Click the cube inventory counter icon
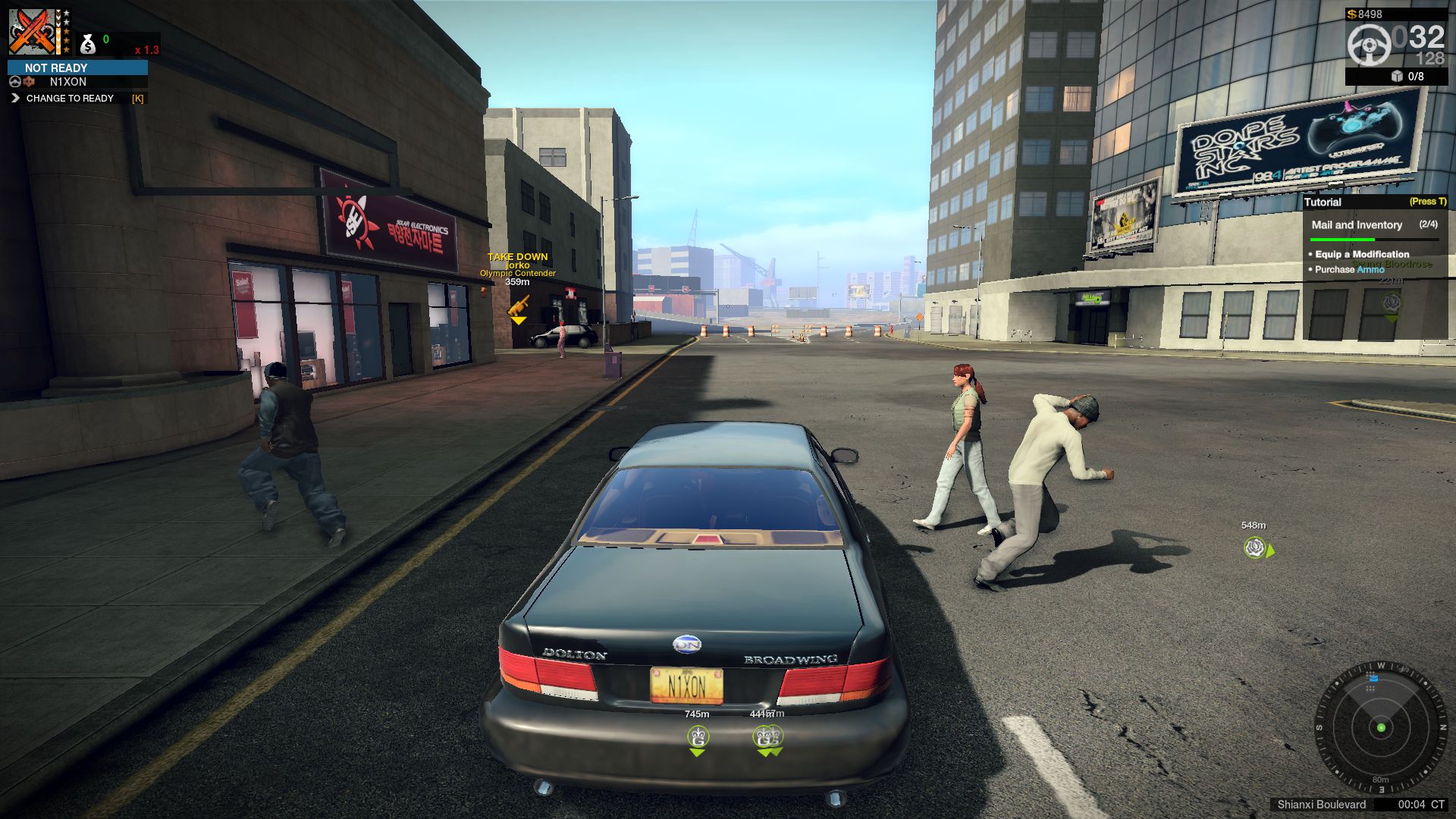 coord(1397,77)
